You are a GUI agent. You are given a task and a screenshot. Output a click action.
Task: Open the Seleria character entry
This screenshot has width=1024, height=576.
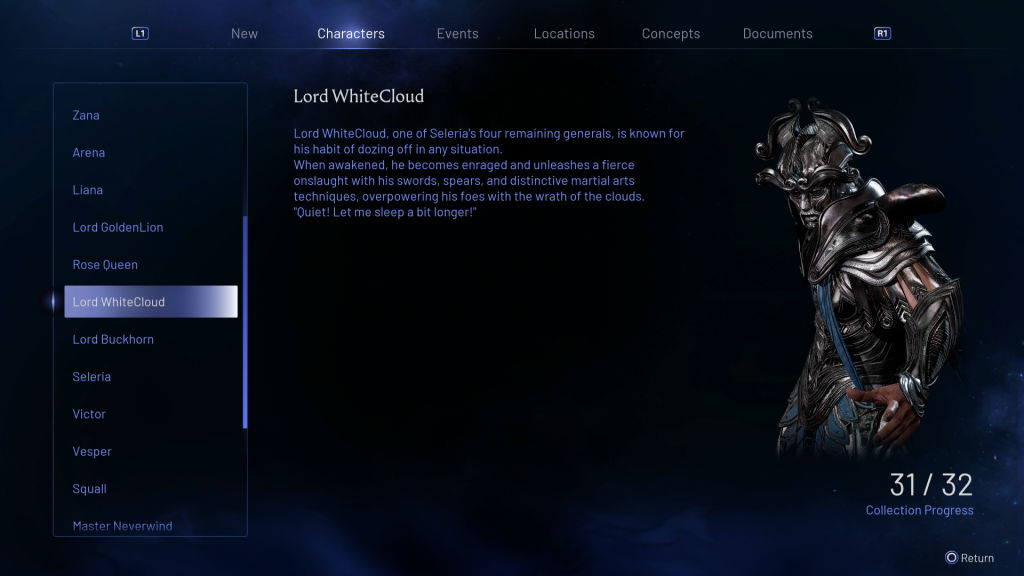(x=92, y=377)
